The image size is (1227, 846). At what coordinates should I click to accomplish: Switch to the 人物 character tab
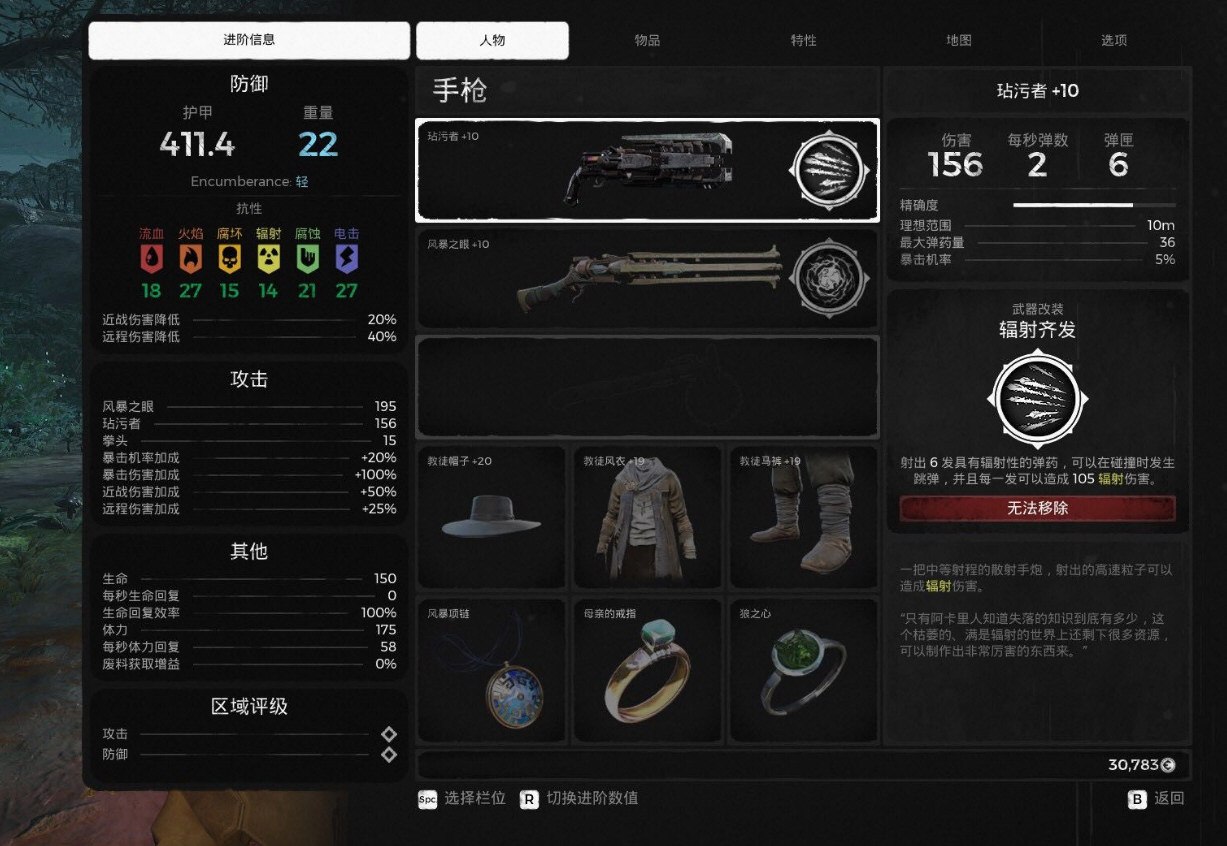pos(492,41)
